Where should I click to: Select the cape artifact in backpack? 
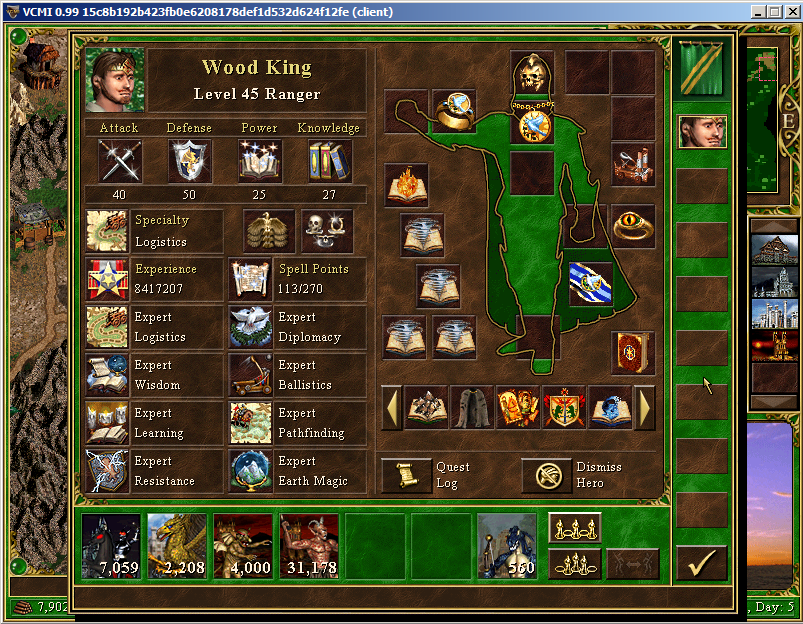click(472, 407)
